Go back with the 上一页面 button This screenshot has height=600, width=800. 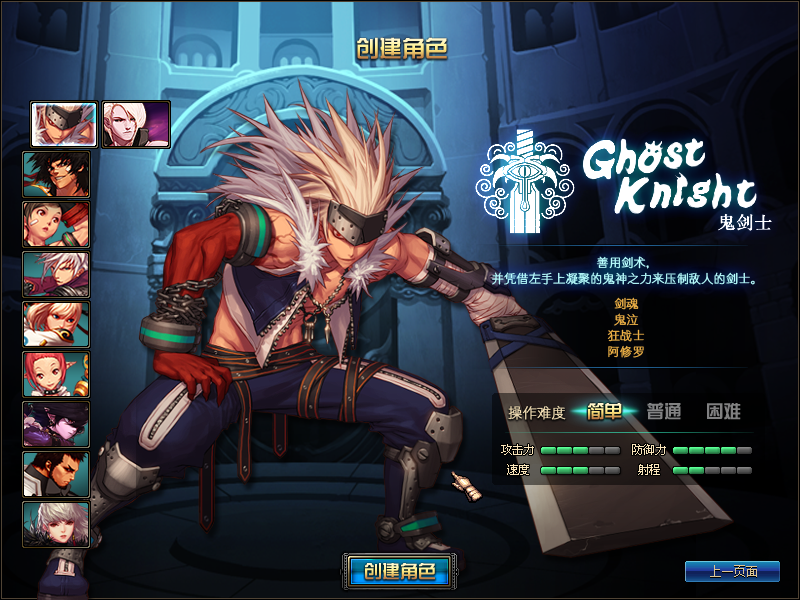click(732, 571)
